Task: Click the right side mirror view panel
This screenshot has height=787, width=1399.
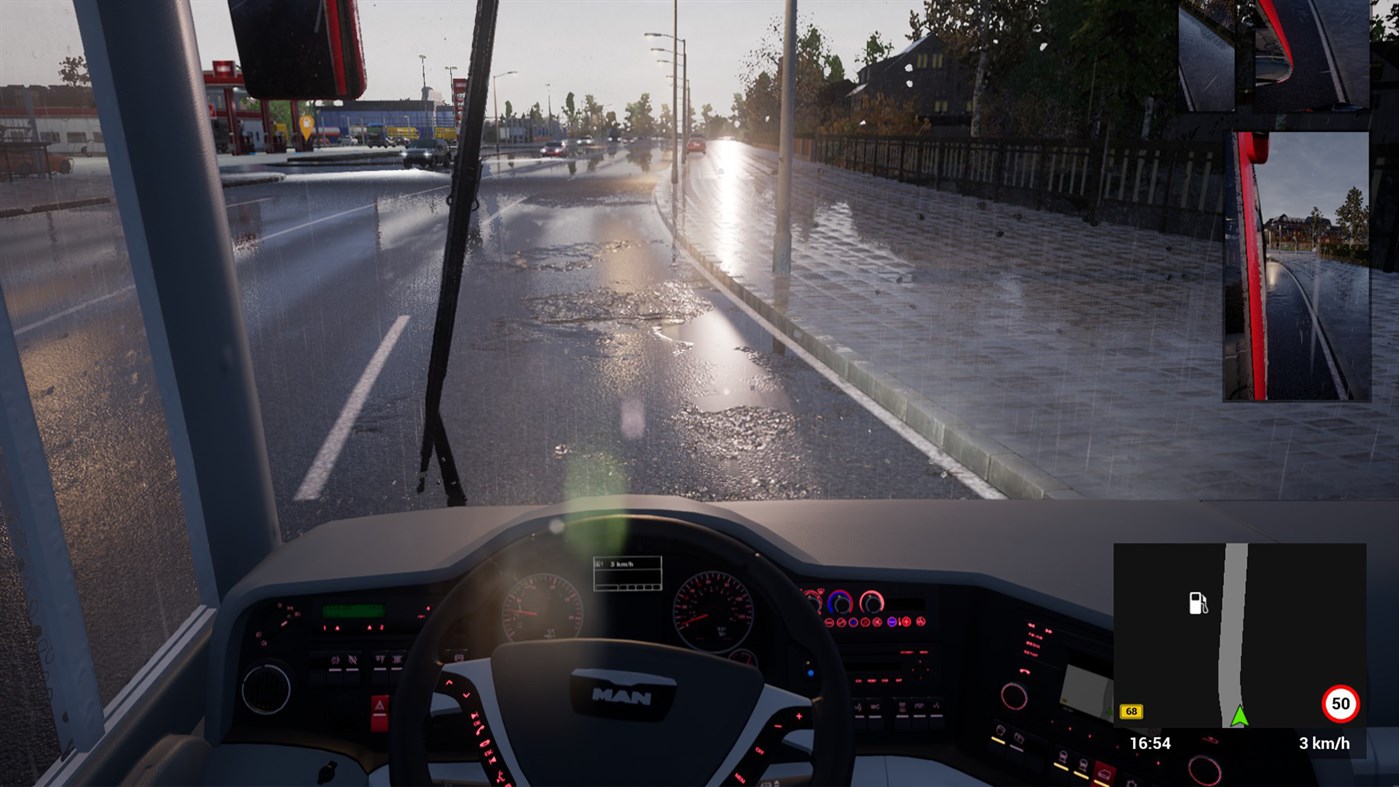Action: tap(1293, 265)
